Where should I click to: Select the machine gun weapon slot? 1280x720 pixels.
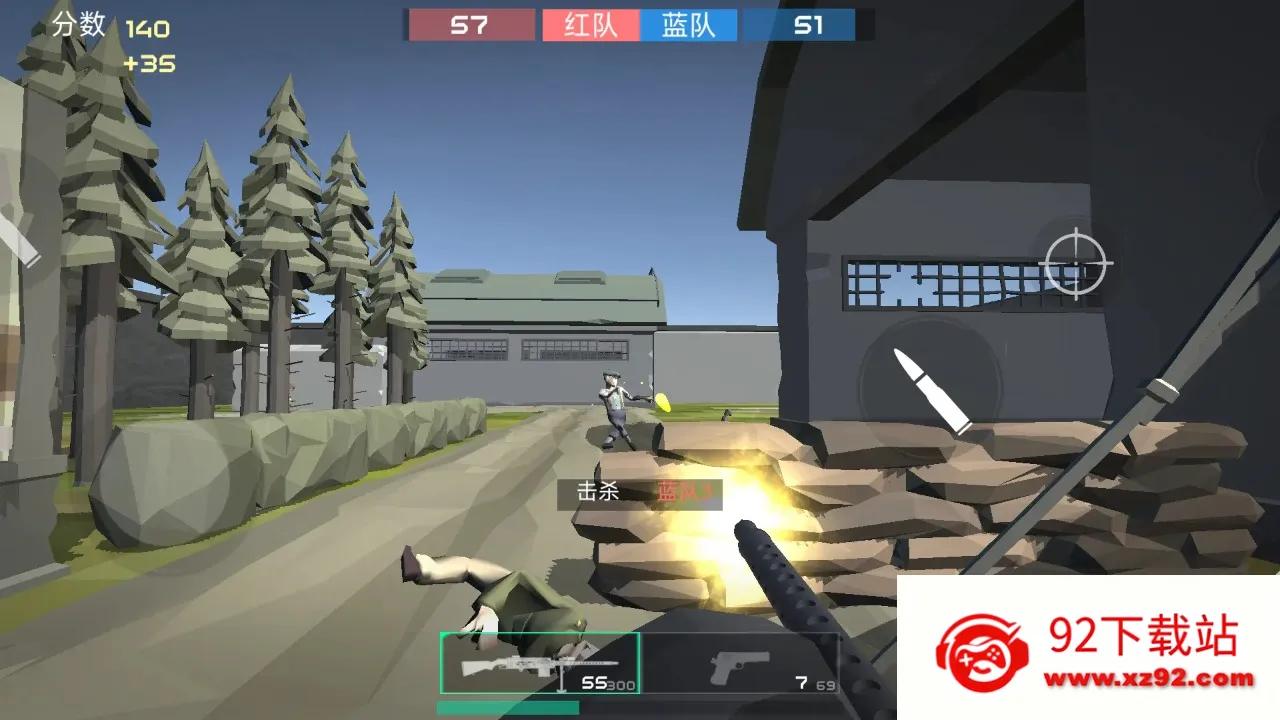pyautogui.click(x=540, y=663)
